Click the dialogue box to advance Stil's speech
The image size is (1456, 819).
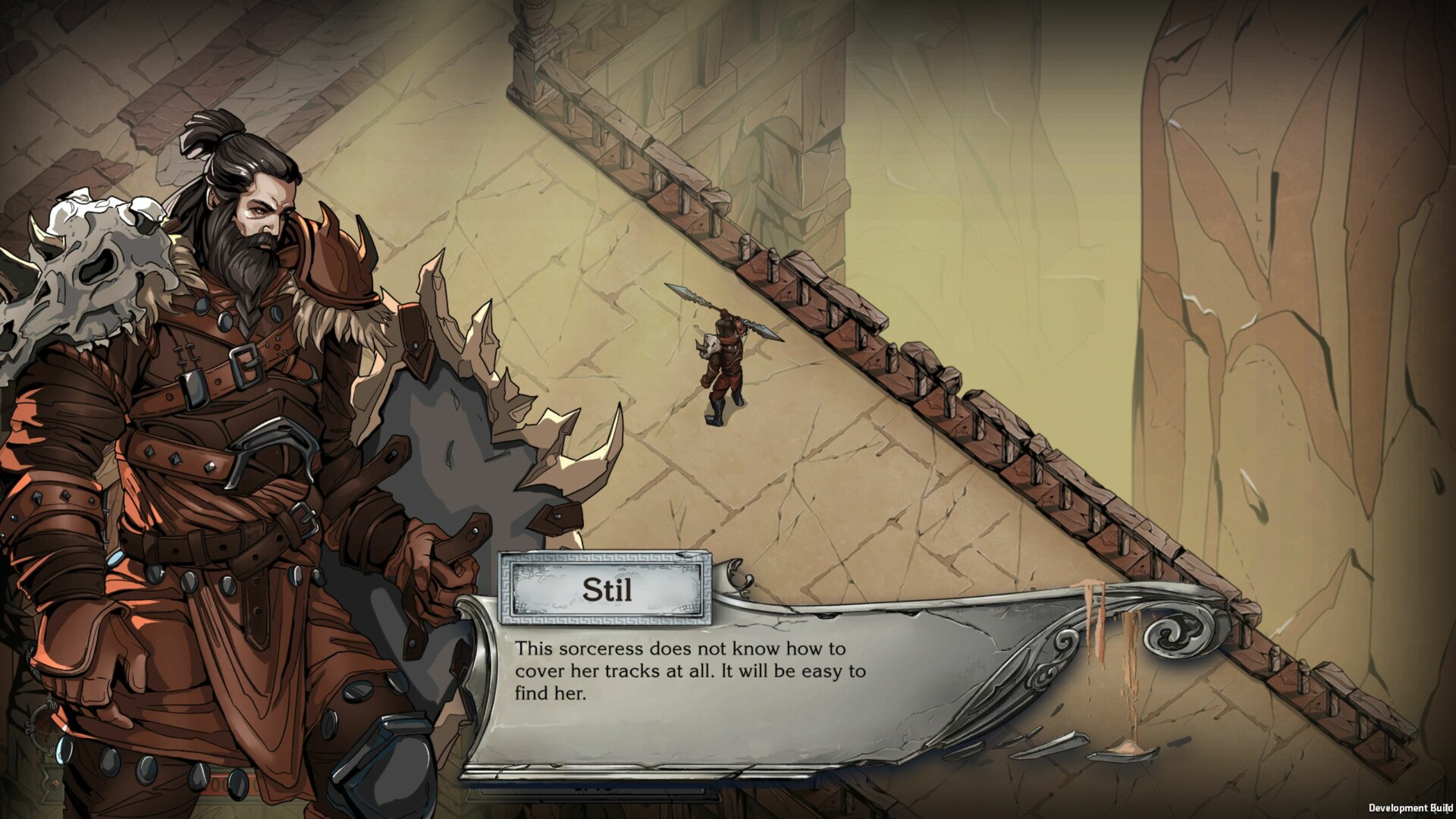click(x=720, y=675)
